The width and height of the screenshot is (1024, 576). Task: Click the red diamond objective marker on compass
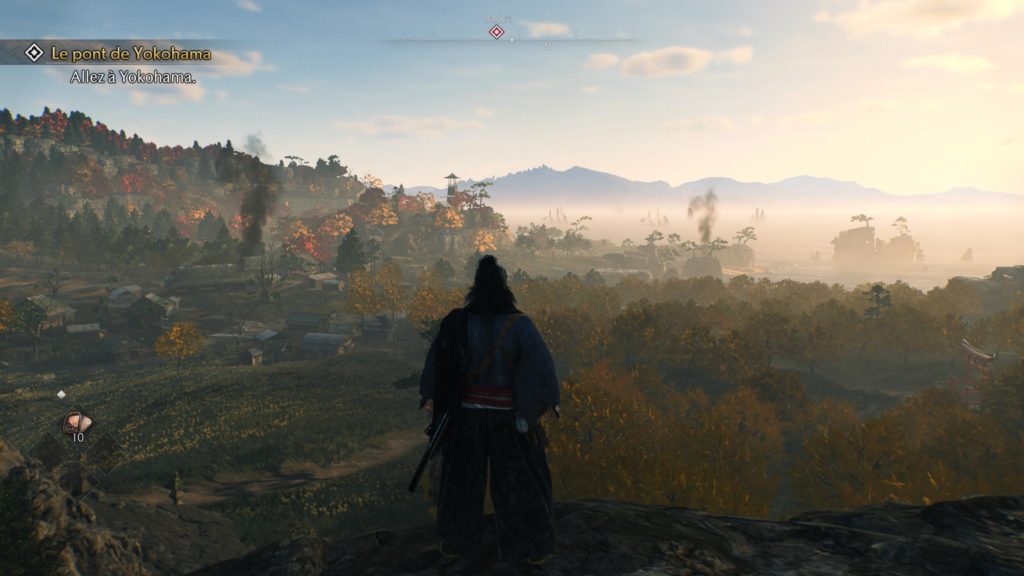tap(496, 32)
